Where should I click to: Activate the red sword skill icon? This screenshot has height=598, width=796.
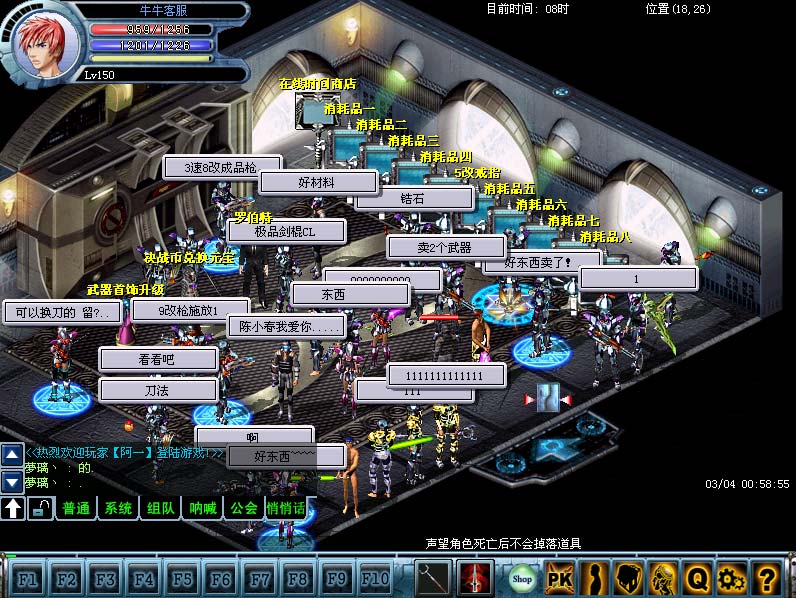[x=475, y=578]
